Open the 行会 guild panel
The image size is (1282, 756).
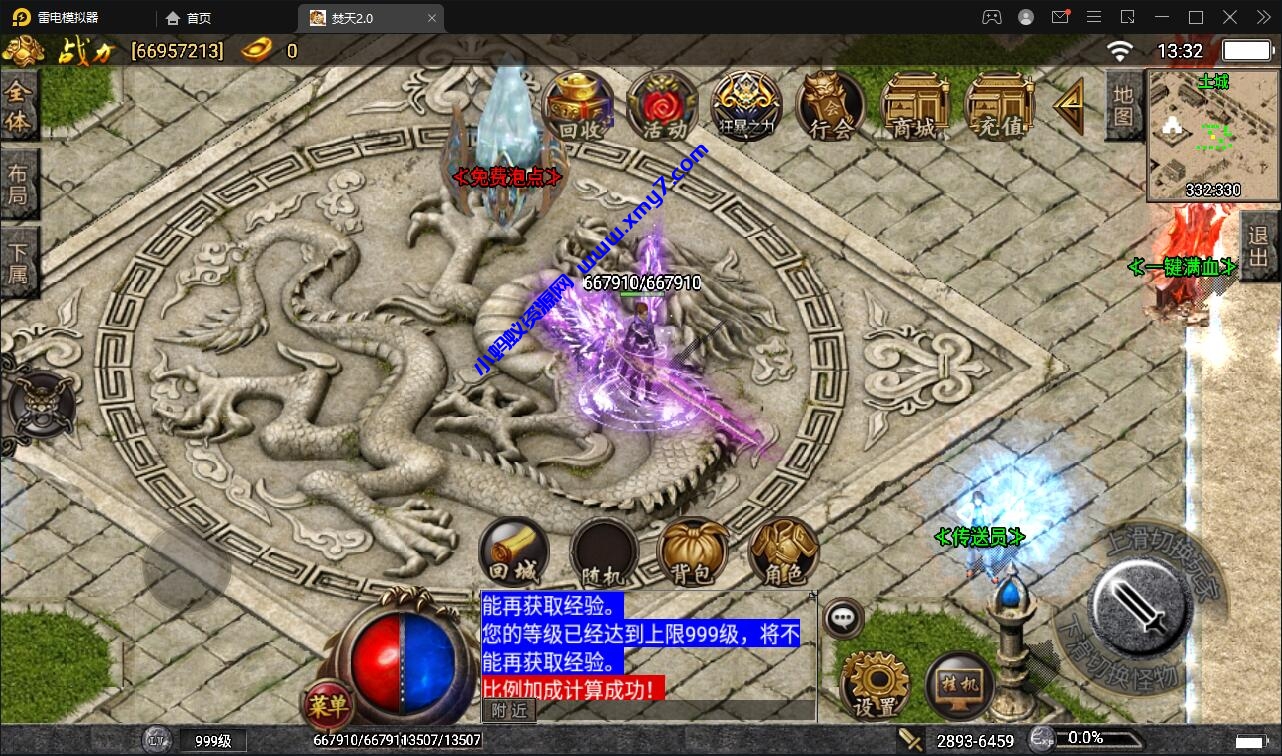[x=830, y=105]
